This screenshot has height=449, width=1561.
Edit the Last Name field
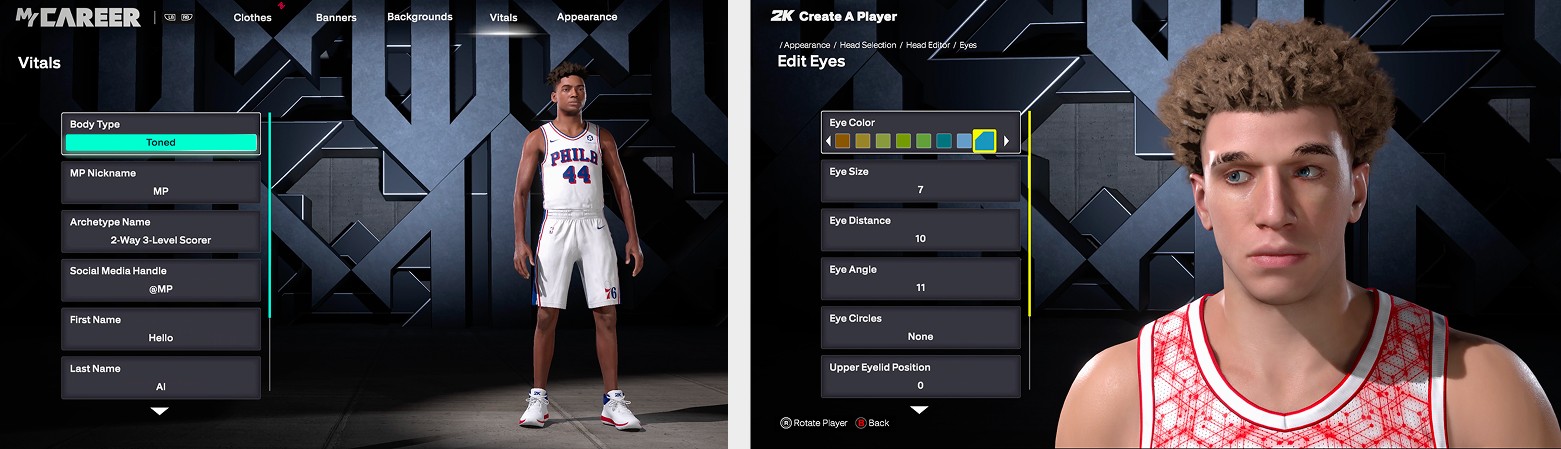click(x=161, y=377)
